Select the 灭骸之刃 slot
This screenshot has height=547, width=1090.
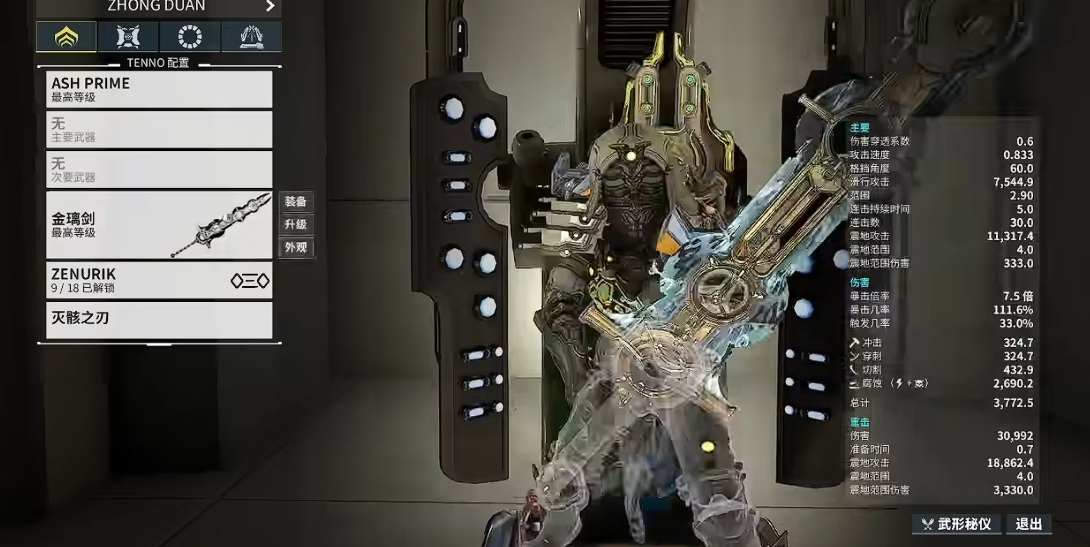click(x=159, y=320)
